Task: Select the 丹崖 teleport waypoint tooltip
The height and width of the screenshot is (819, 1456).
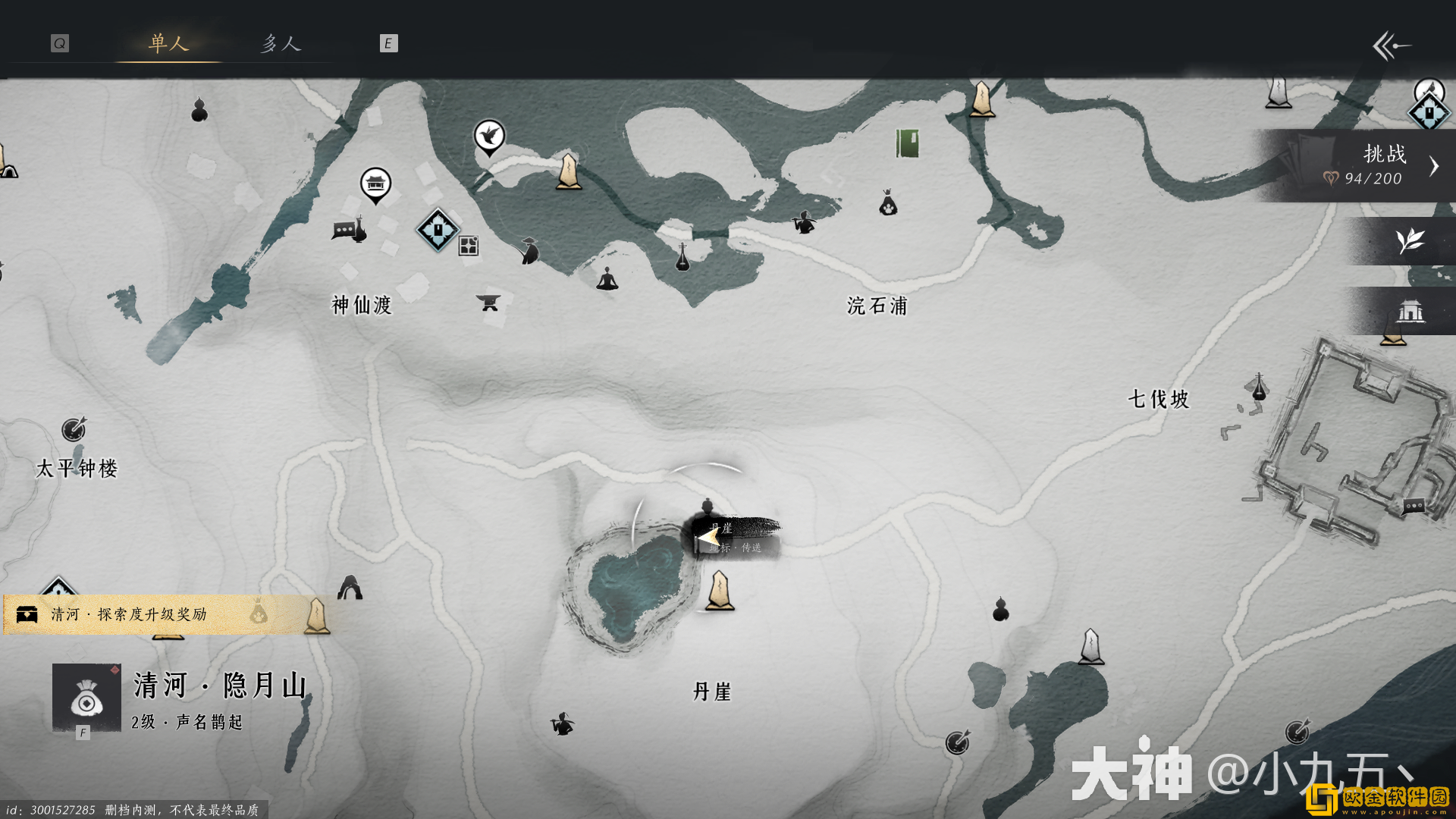Action: 736,537
